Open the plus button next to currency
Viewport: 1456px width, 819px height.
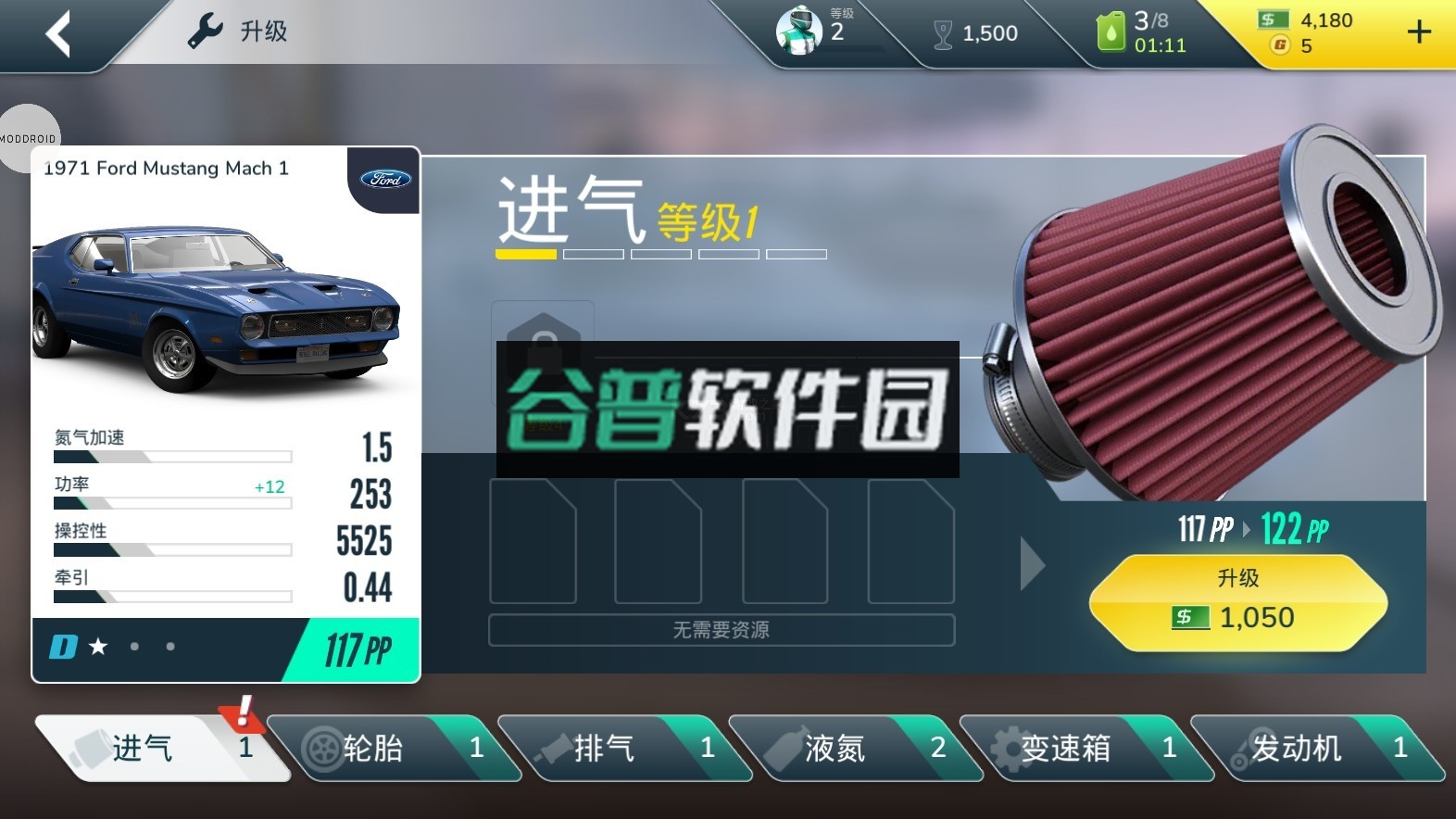point(1418,32)
